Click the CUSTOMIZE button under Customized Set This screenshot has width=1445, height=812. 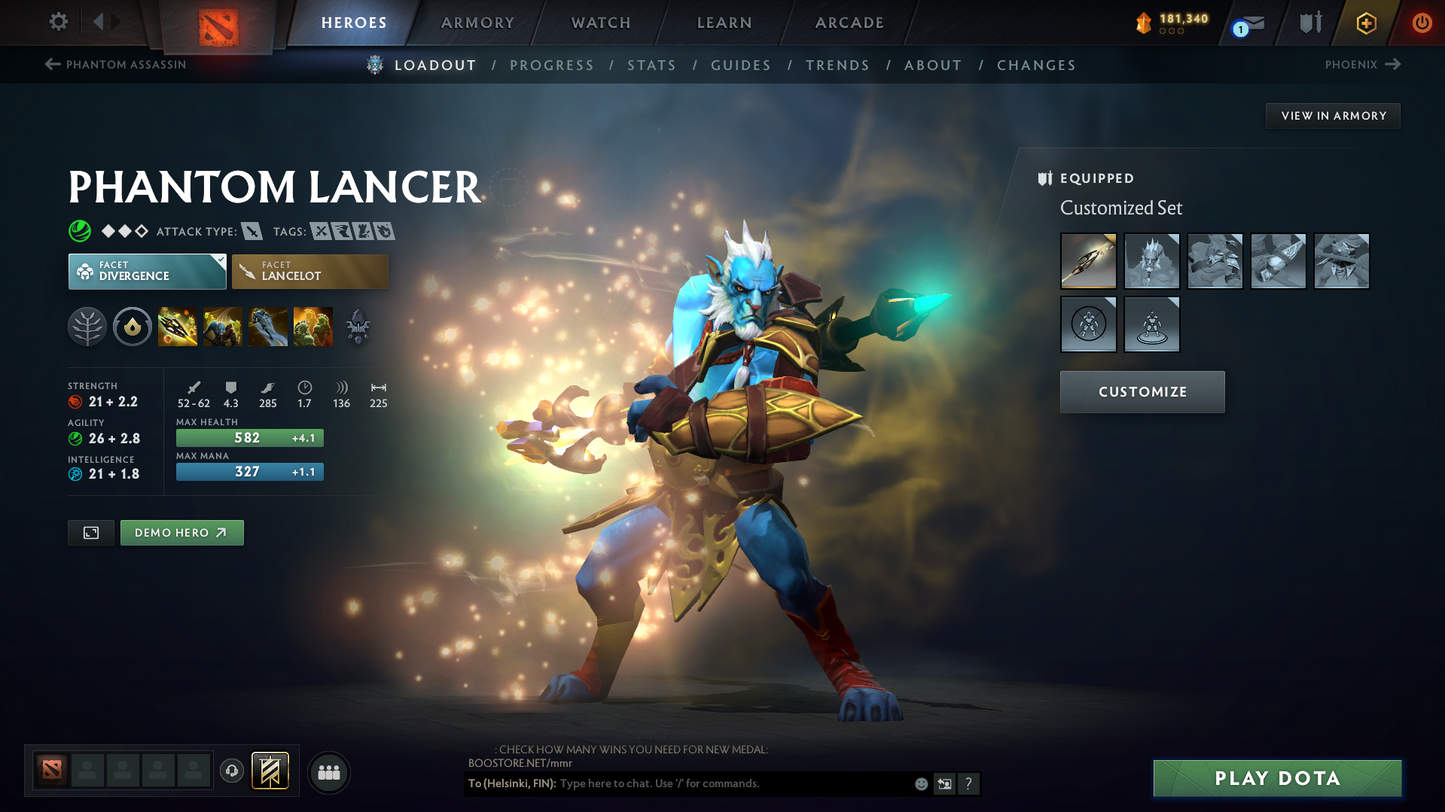click(x=1142, y=392)
